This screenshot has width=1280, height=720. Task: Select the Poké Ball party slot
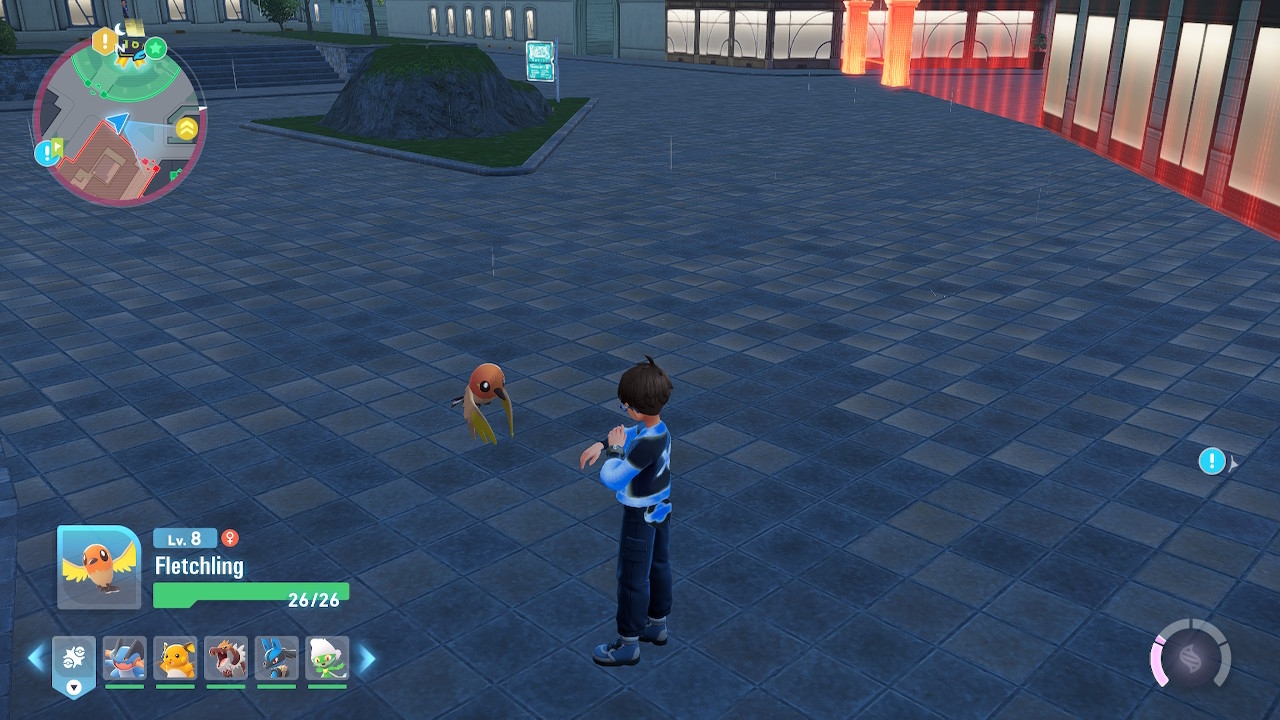tap(74, 660)
